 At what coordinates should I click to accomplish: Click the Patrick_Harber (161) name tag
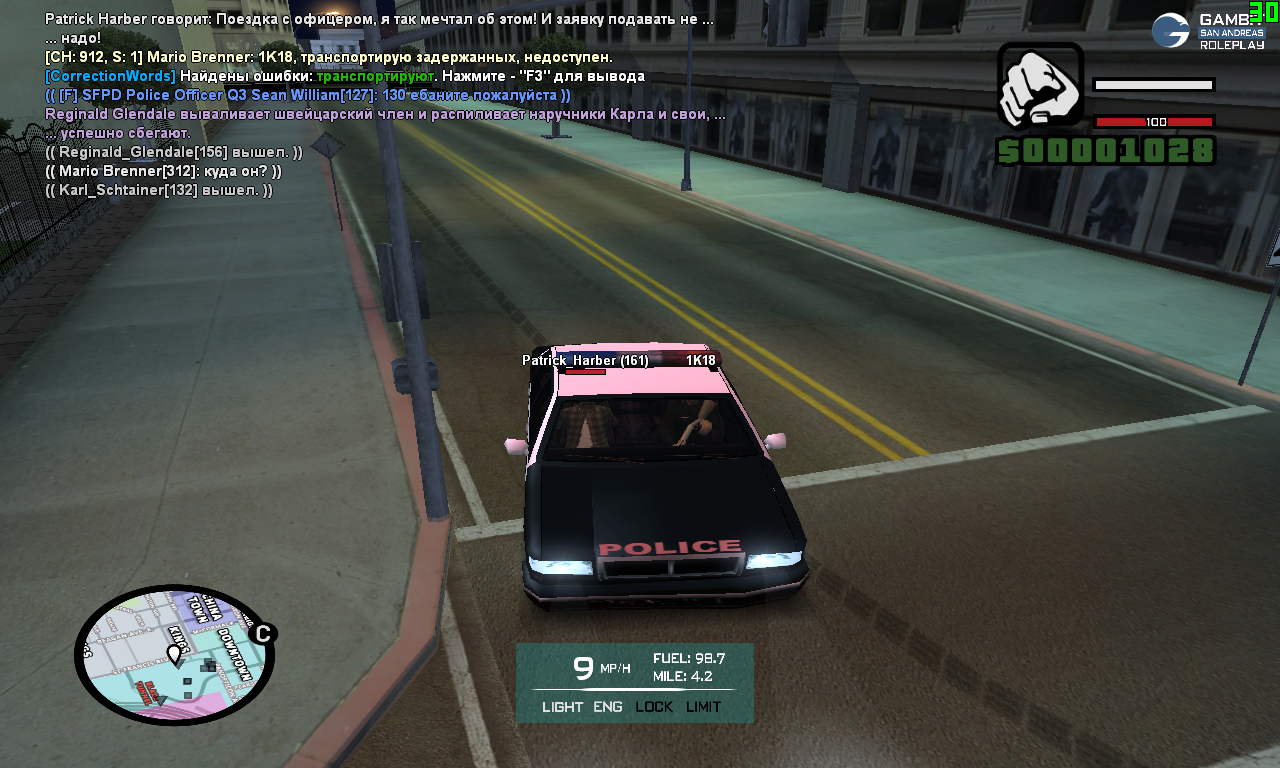tap(585, 360)
